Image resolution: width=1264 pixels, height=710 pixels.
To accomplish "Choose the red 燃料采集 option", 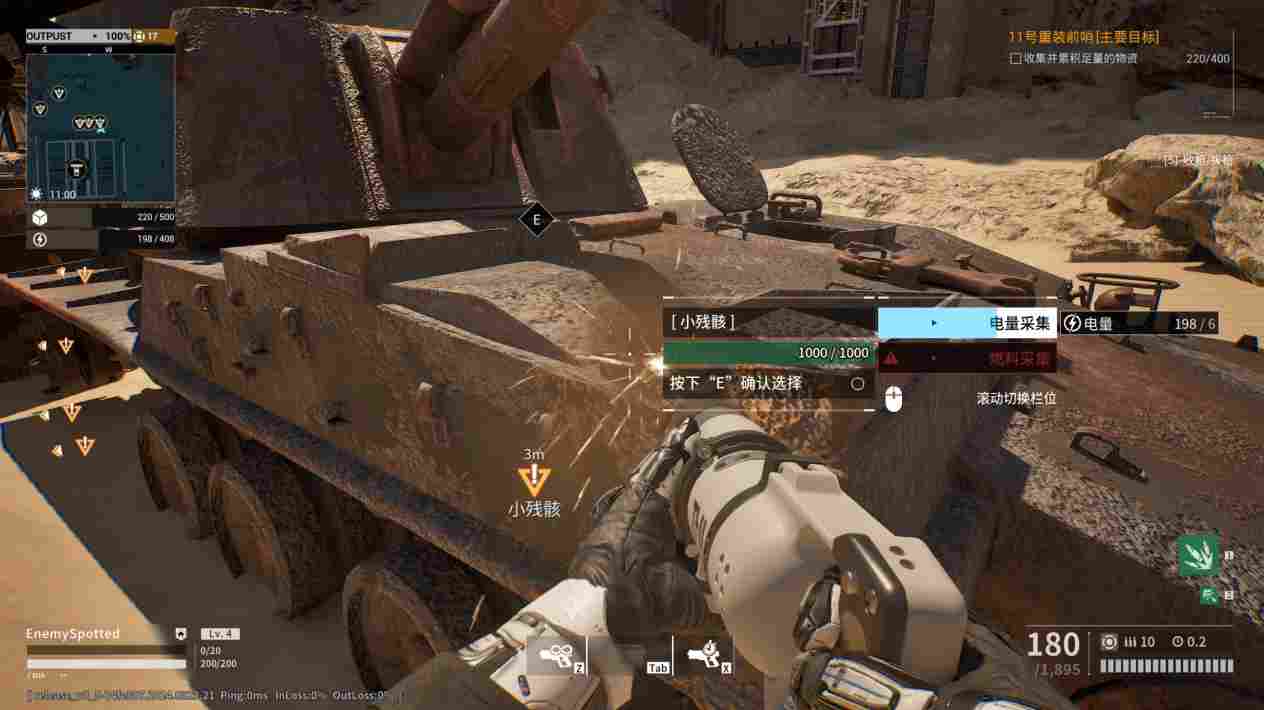I will point(967,358).
